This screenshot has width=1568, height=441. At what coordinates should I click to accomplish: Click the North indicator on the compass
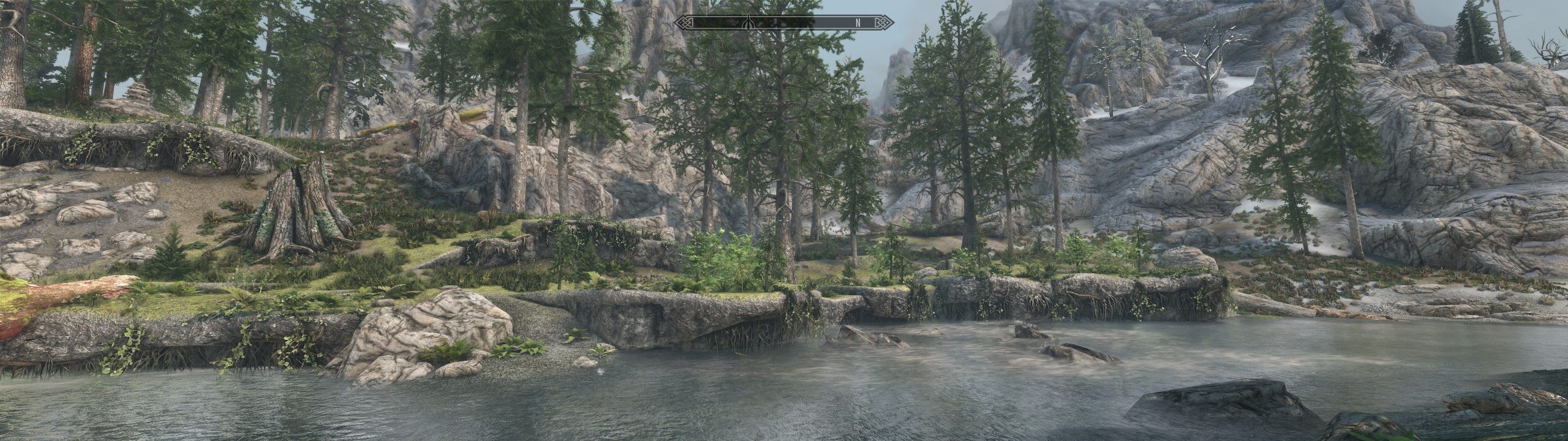point(858,23)
